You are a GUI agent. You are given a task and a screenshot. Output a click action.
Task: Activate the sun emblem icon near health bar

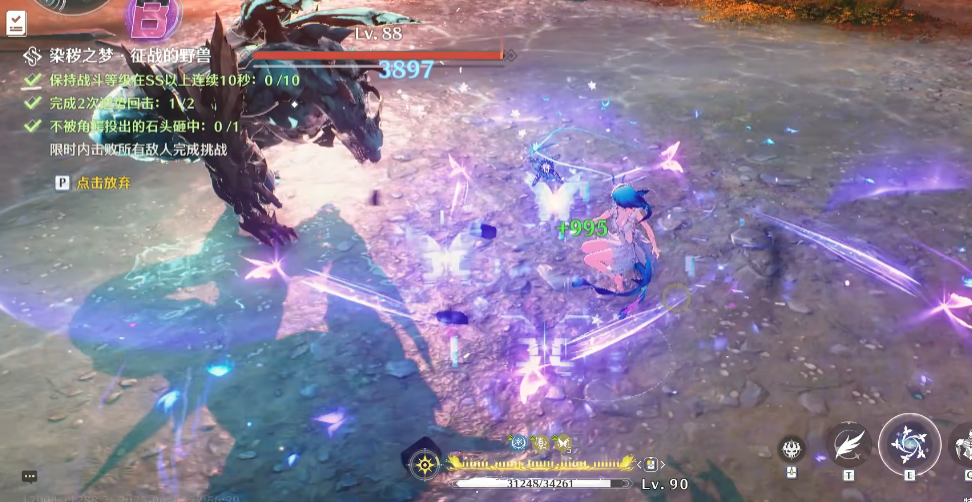point(426,464)
